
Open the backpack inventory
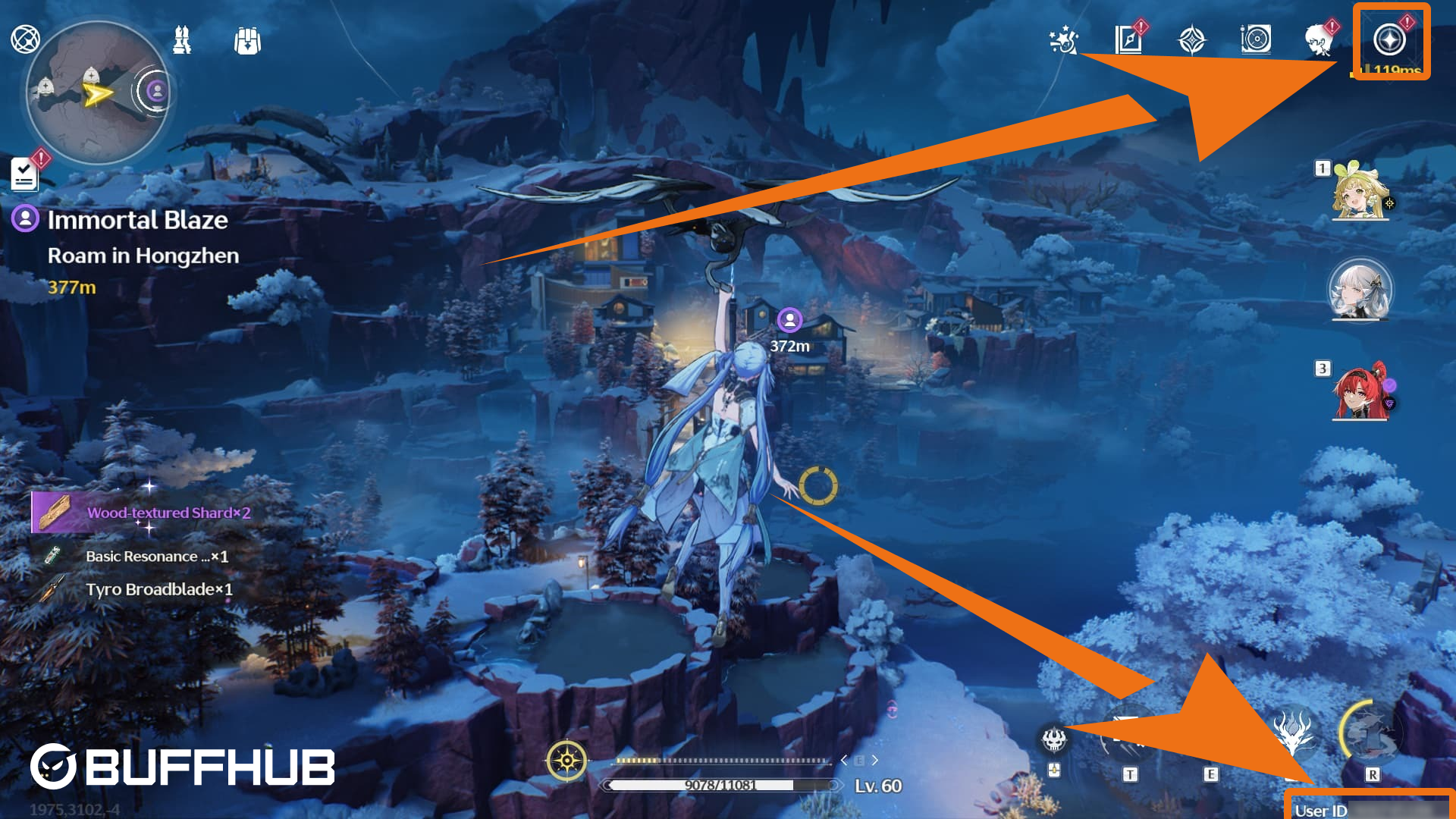click(x=247, y=41)
